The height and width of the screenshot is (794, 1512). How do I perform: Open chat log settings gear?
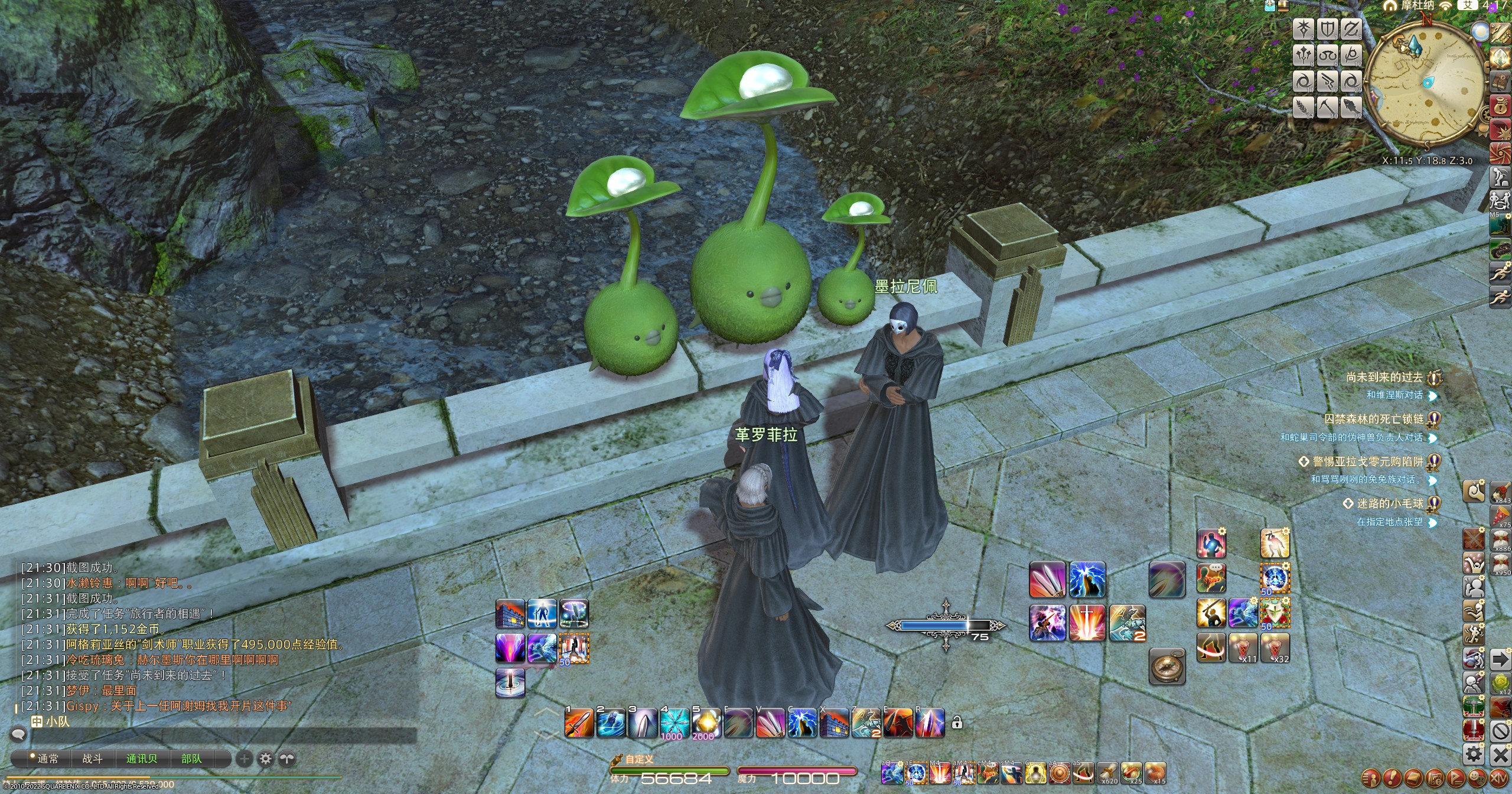click(x=266, y=759)
